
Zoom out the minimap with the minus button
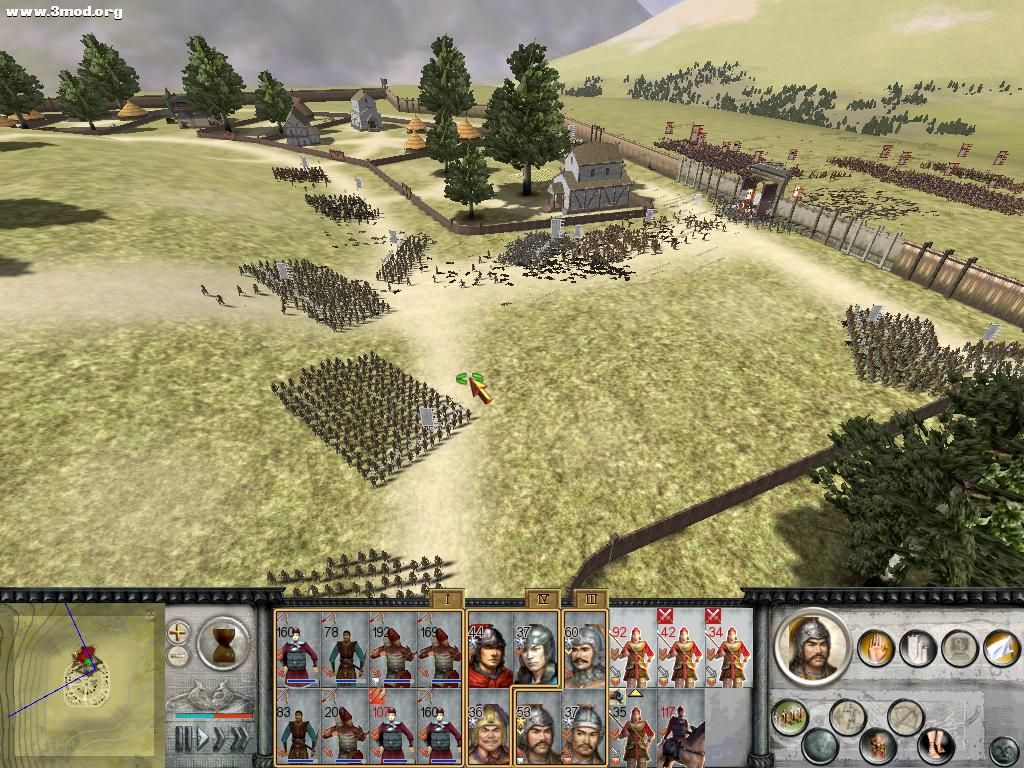tap(178, 656)
